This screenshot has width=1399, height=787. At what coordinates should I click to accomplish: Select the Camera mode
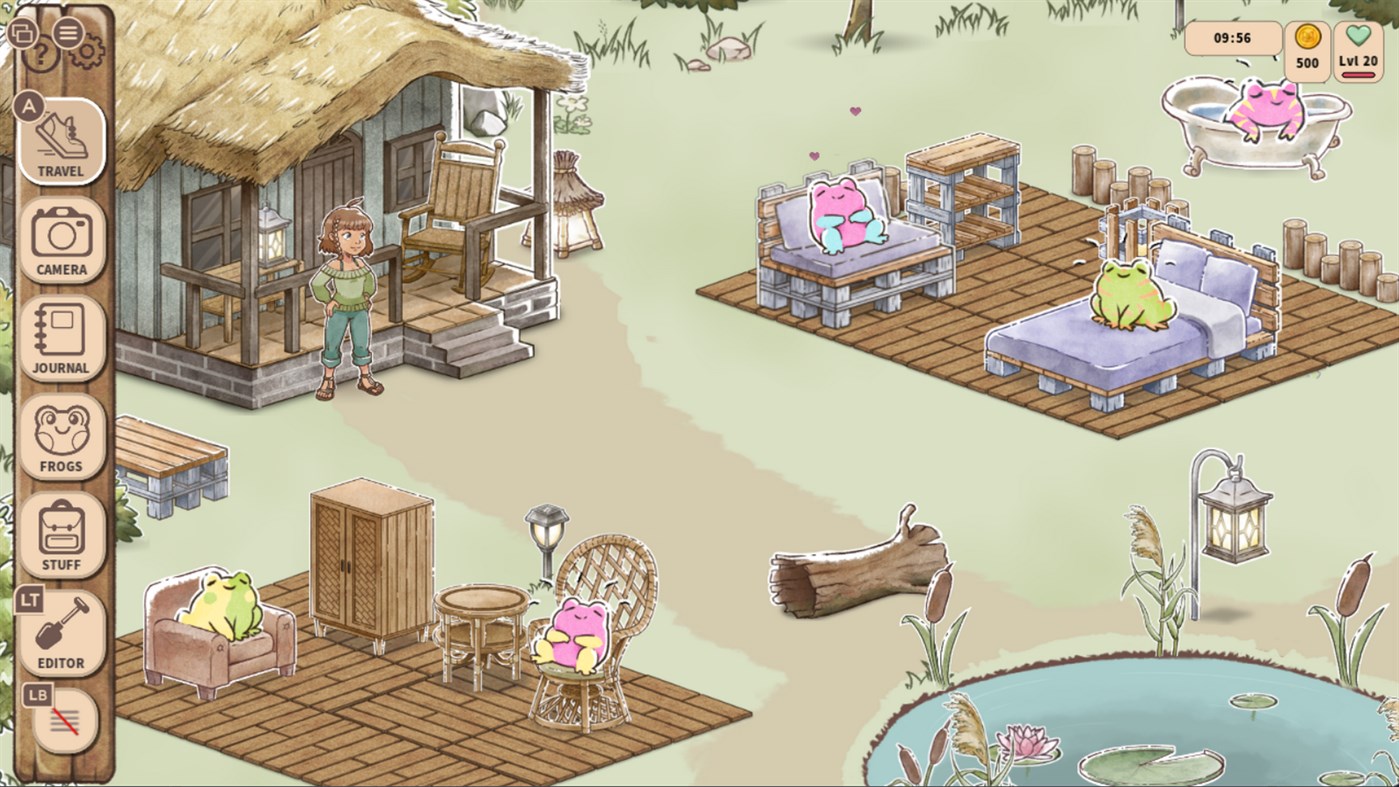[x=61, y=241]
